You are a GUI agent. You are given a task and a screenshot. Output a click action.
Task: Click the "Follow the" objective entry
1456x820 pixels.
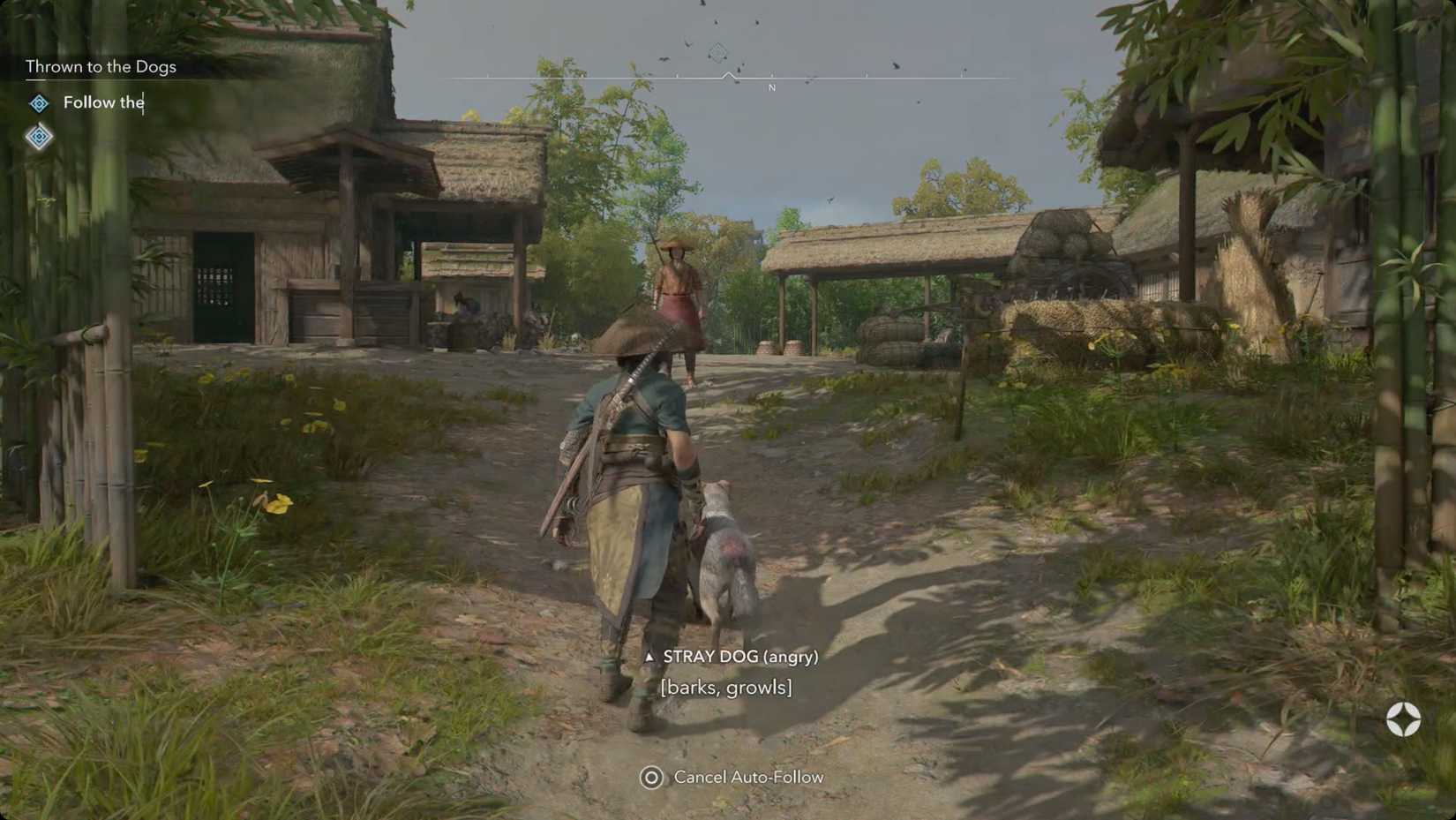103,102
